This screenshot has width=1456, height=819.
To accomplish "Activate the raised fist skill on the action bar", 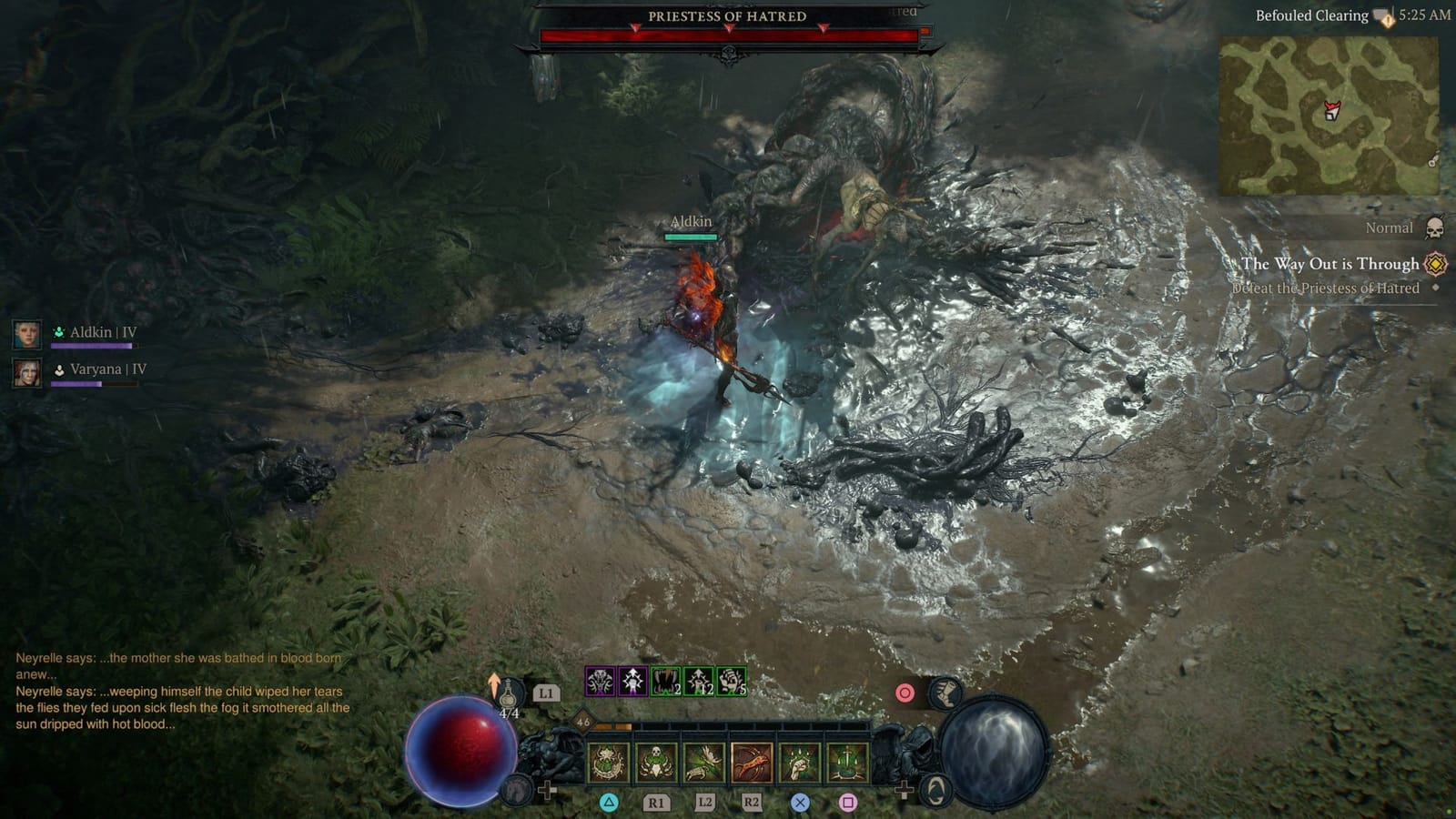I will click(x=800, y=763).
